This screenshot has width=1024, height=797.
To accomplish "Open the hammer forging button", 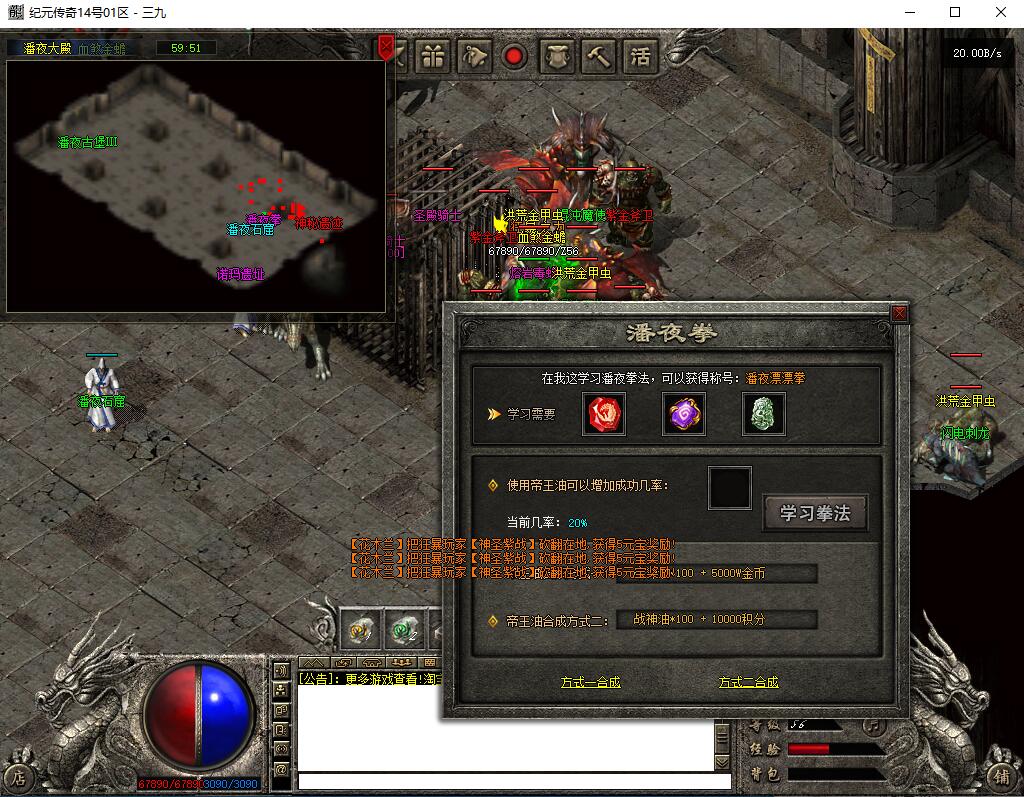I will pos(599,56).
